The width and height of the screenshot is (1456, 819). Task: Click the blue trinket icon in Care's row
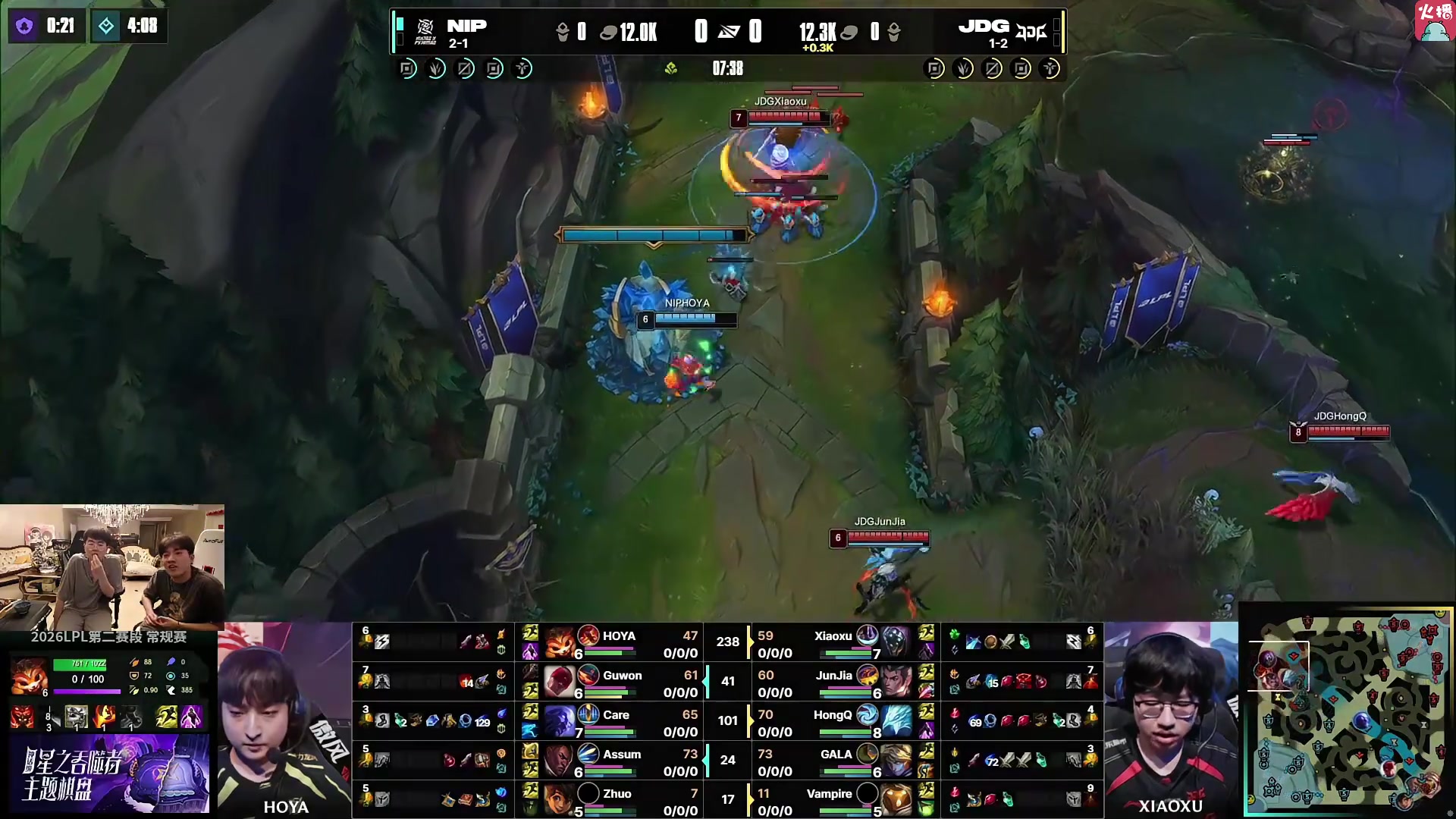tap(502, 714)
